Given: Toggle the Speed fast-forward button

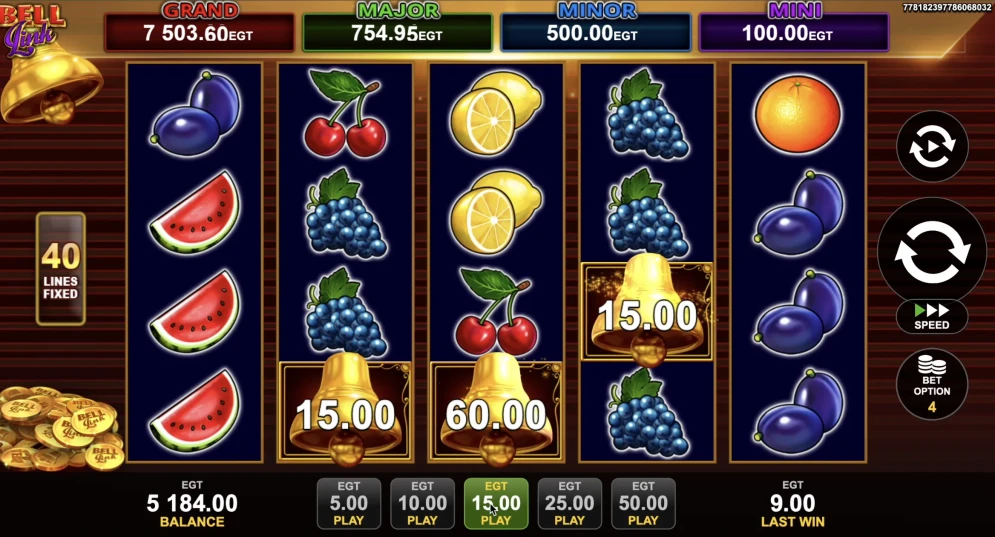Looking at the screenshot, I should [x=931, y=317].
